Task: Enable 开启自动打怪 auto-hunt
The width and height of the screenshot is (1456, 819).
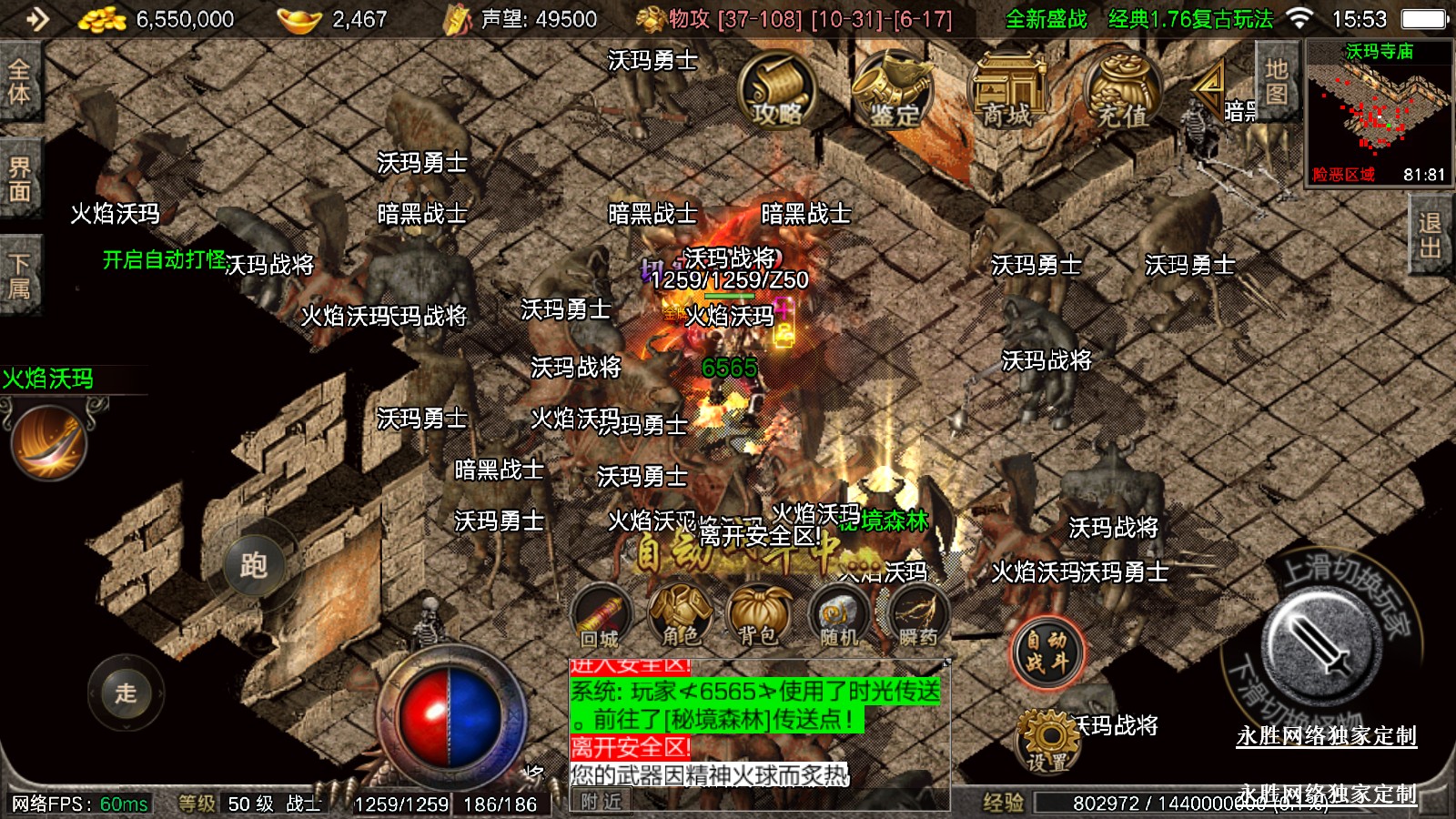Action: coord(164,260)
